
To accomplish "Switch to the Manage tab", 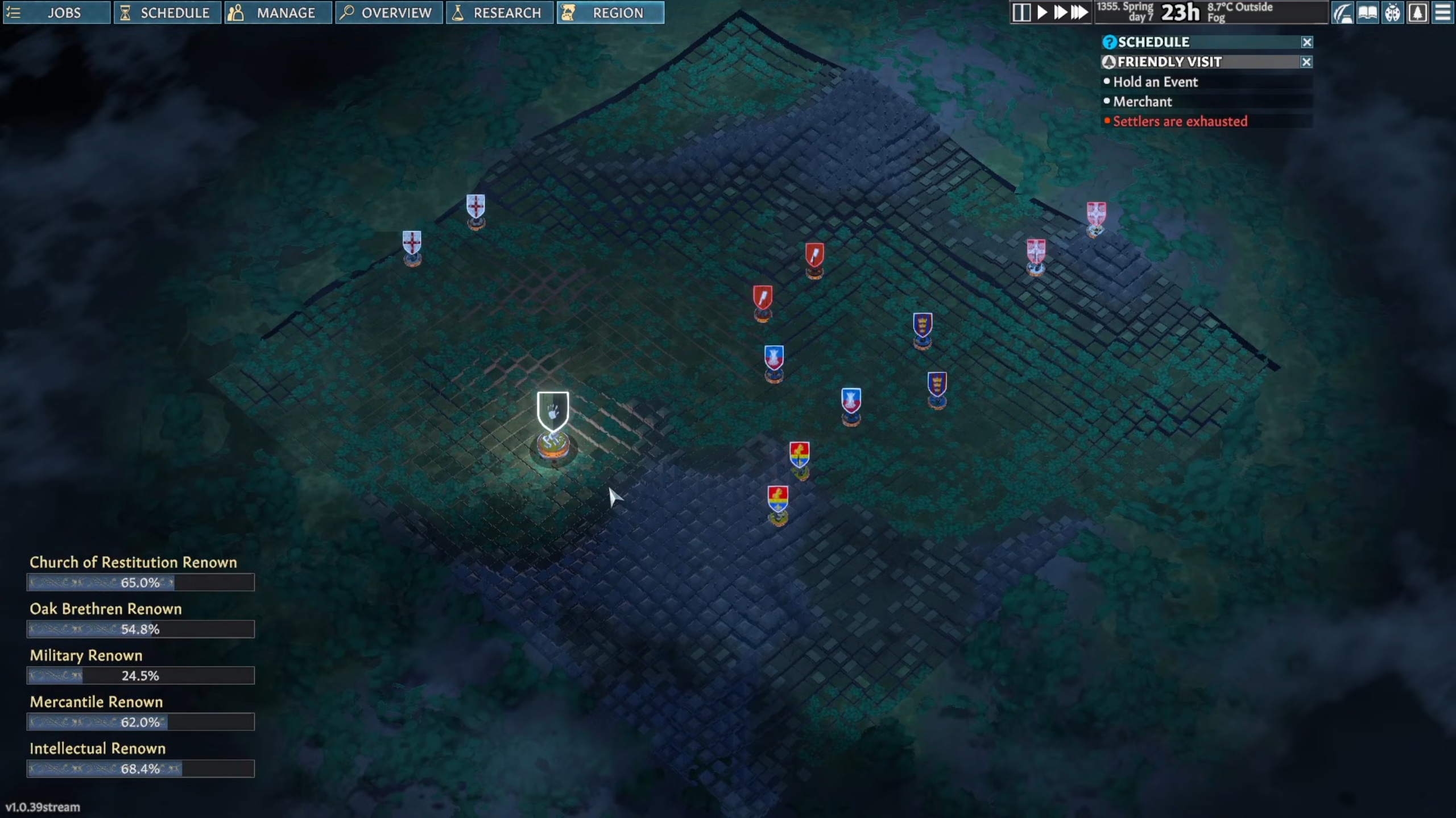I will coord(278,13).
